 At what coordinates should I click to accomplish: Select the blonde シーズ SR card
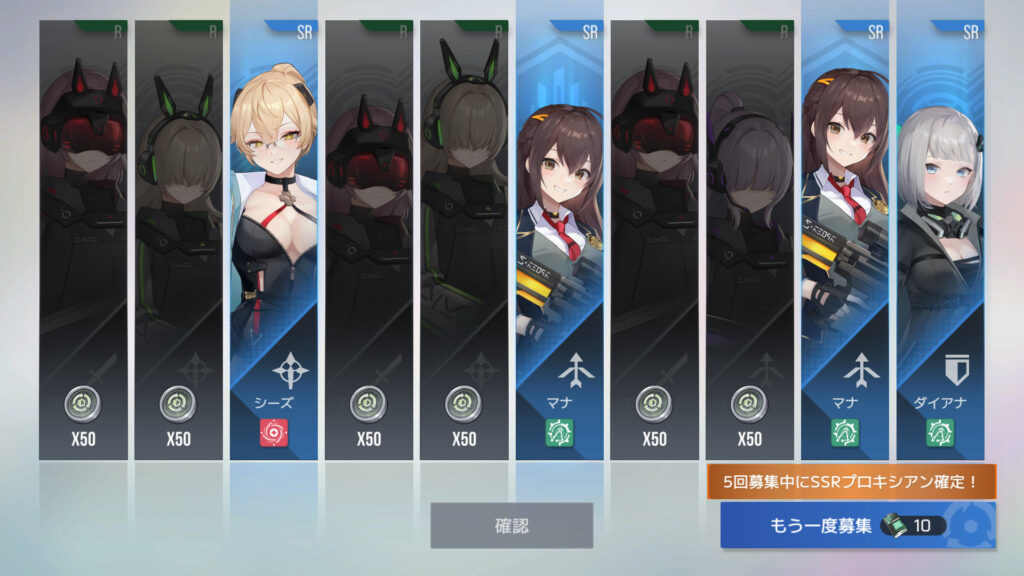pos(273,200)
